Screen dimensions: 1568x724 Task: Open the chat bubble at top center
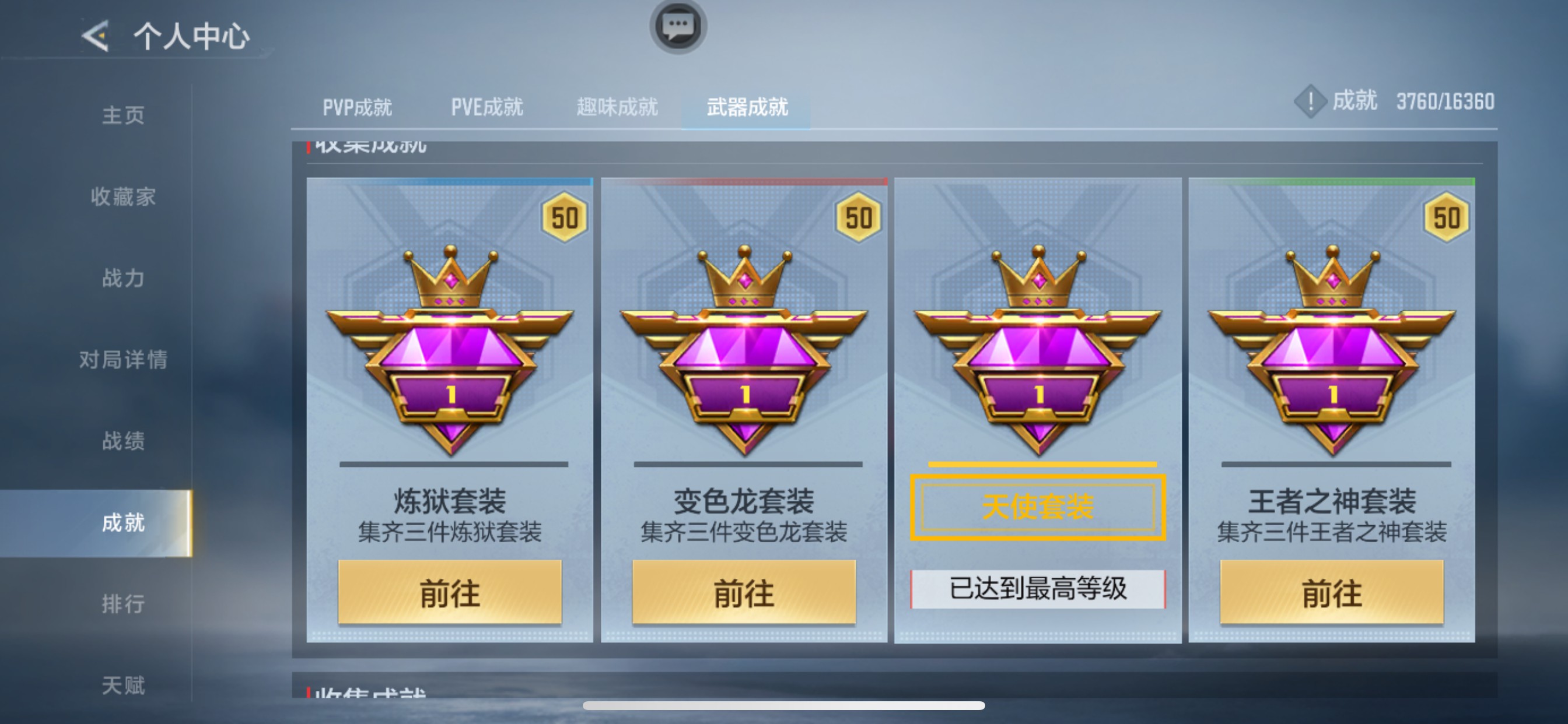(x=681, y=27)
